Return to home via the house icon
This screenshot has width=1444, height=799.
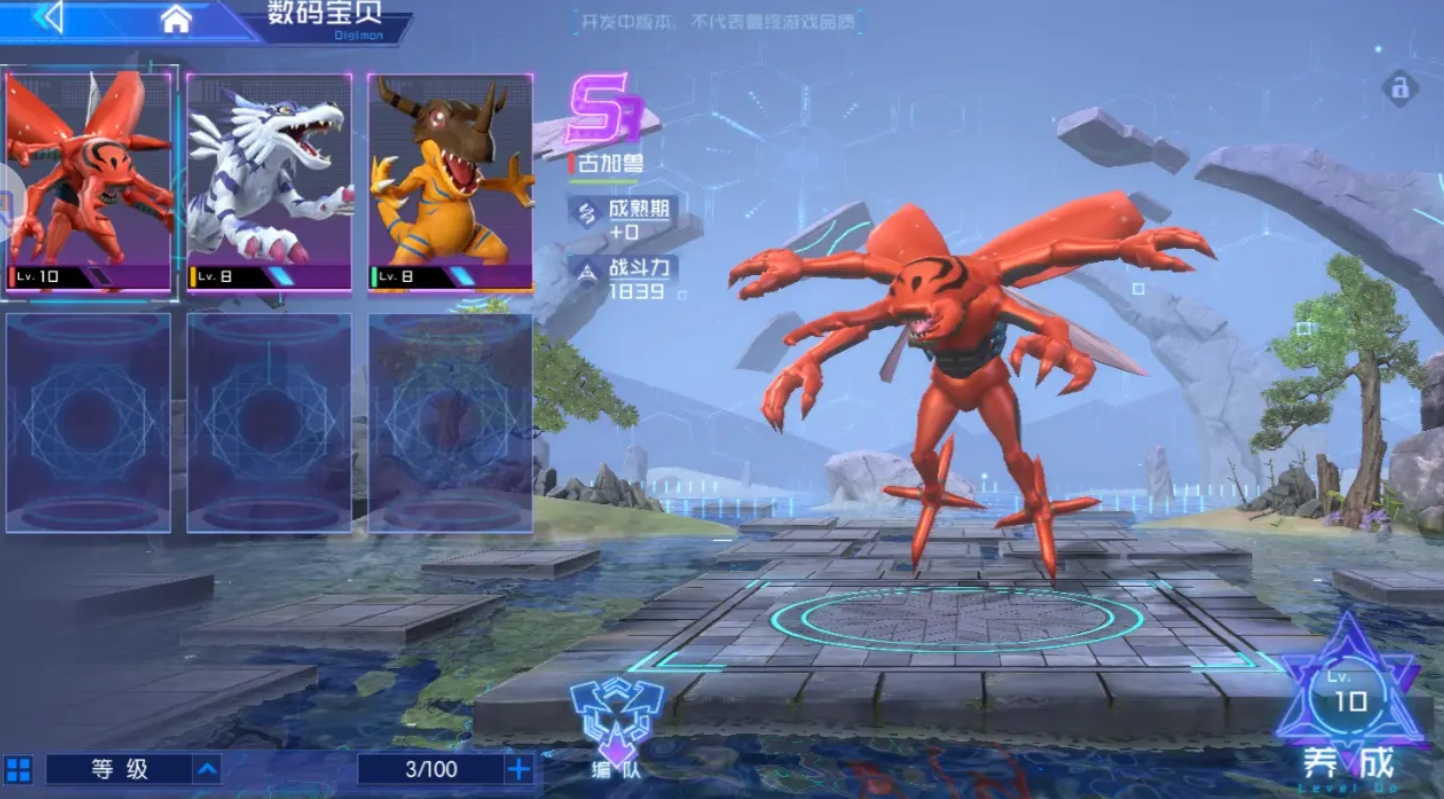176,18
